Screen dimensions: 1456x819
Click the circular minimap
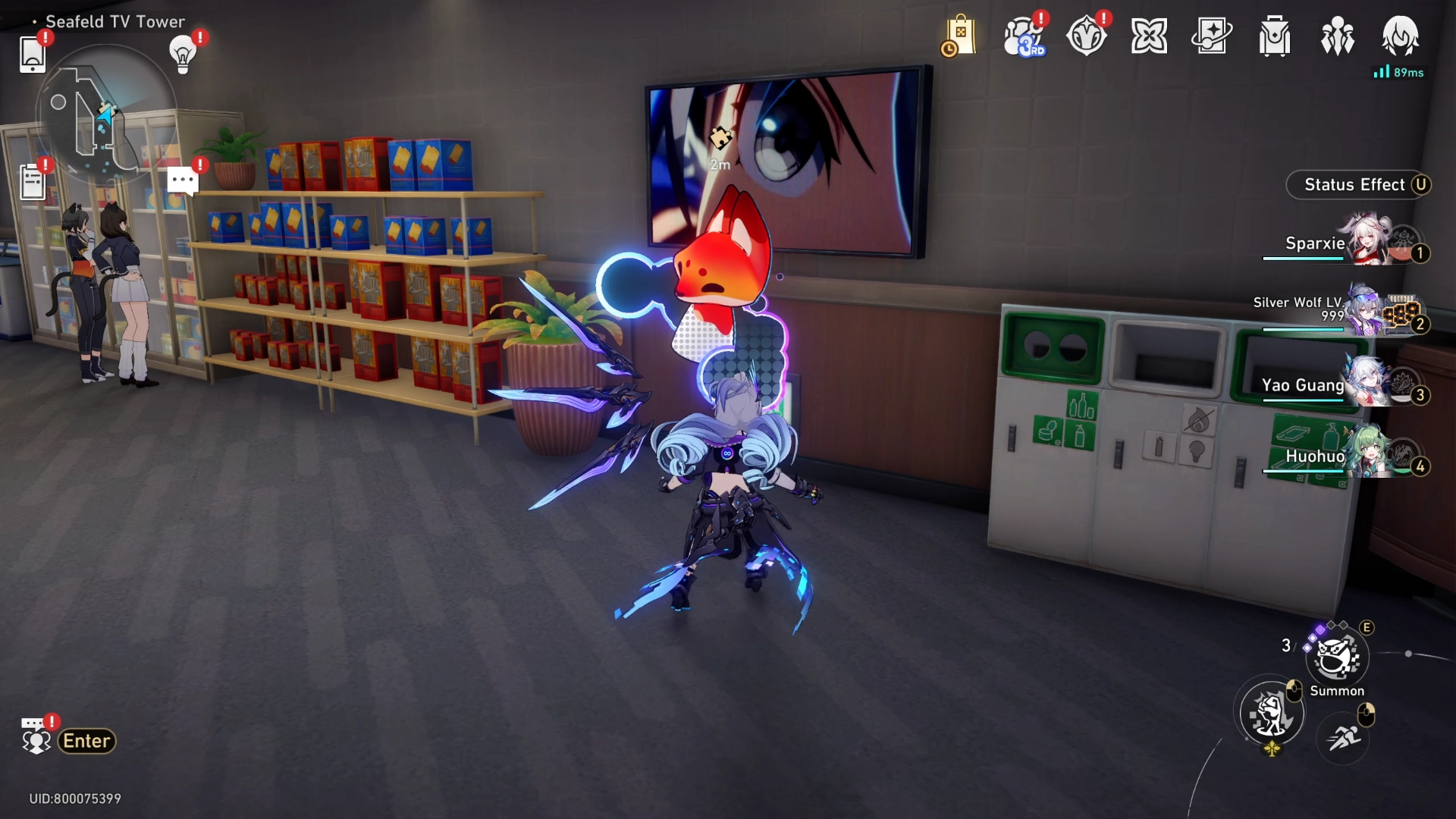point(105,114)
